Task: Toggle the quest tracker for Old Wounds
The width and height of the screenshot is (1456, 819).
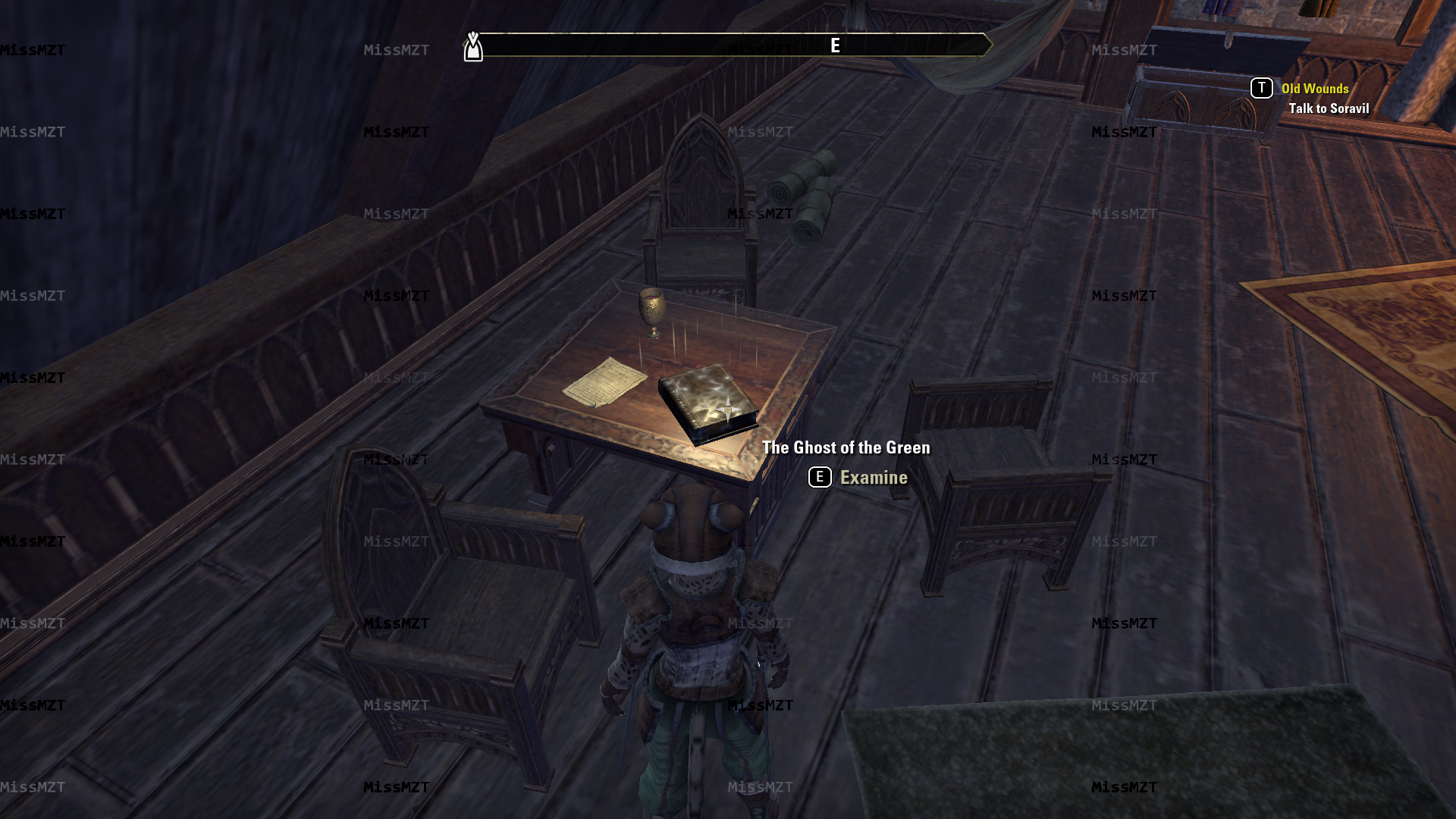Action: pos(1315,88)
